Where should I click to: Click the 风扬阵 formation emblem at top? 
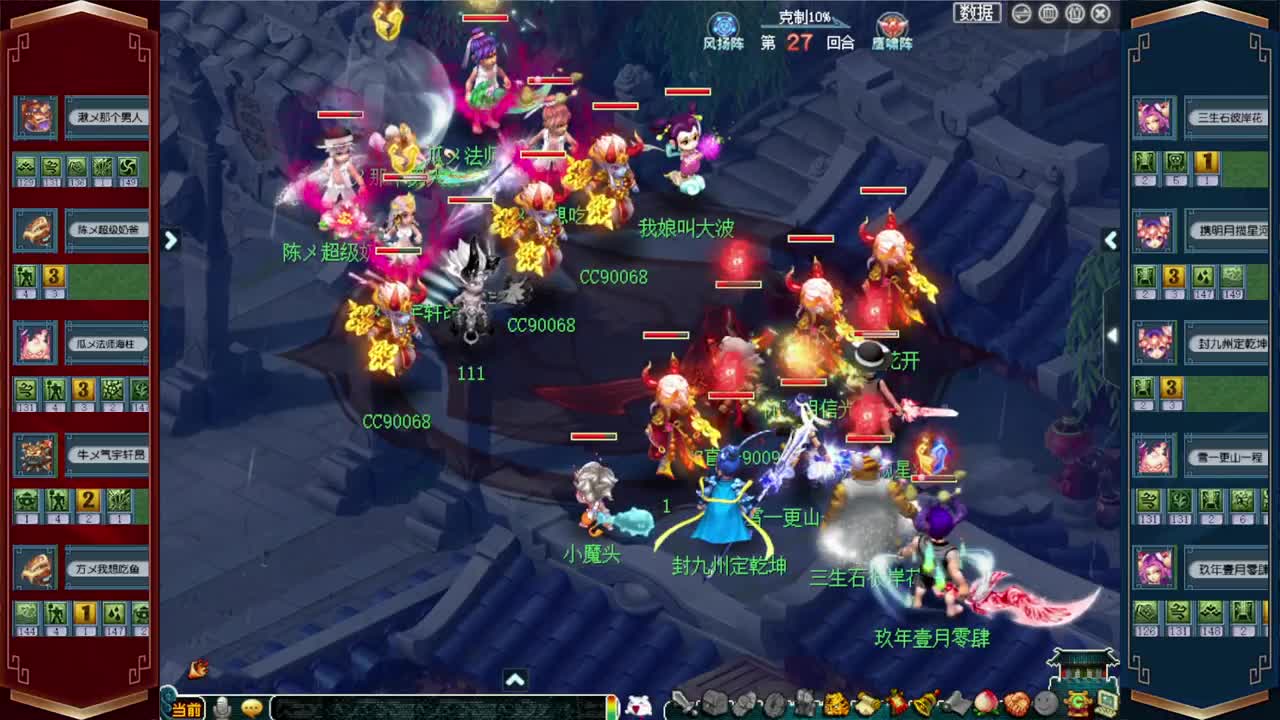pos(722,22)
